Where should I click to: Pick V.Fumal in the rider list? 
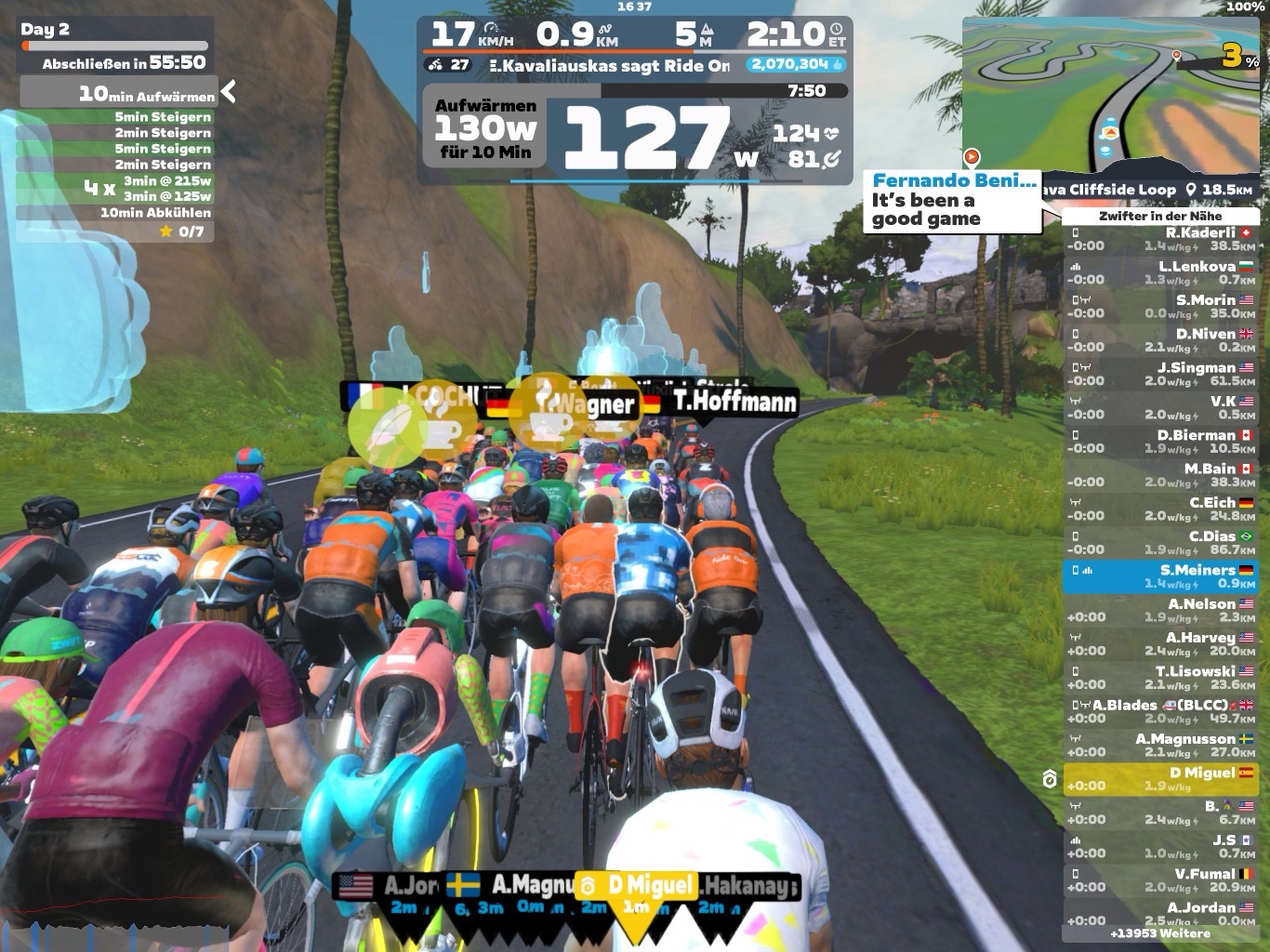coord(1160,880)
